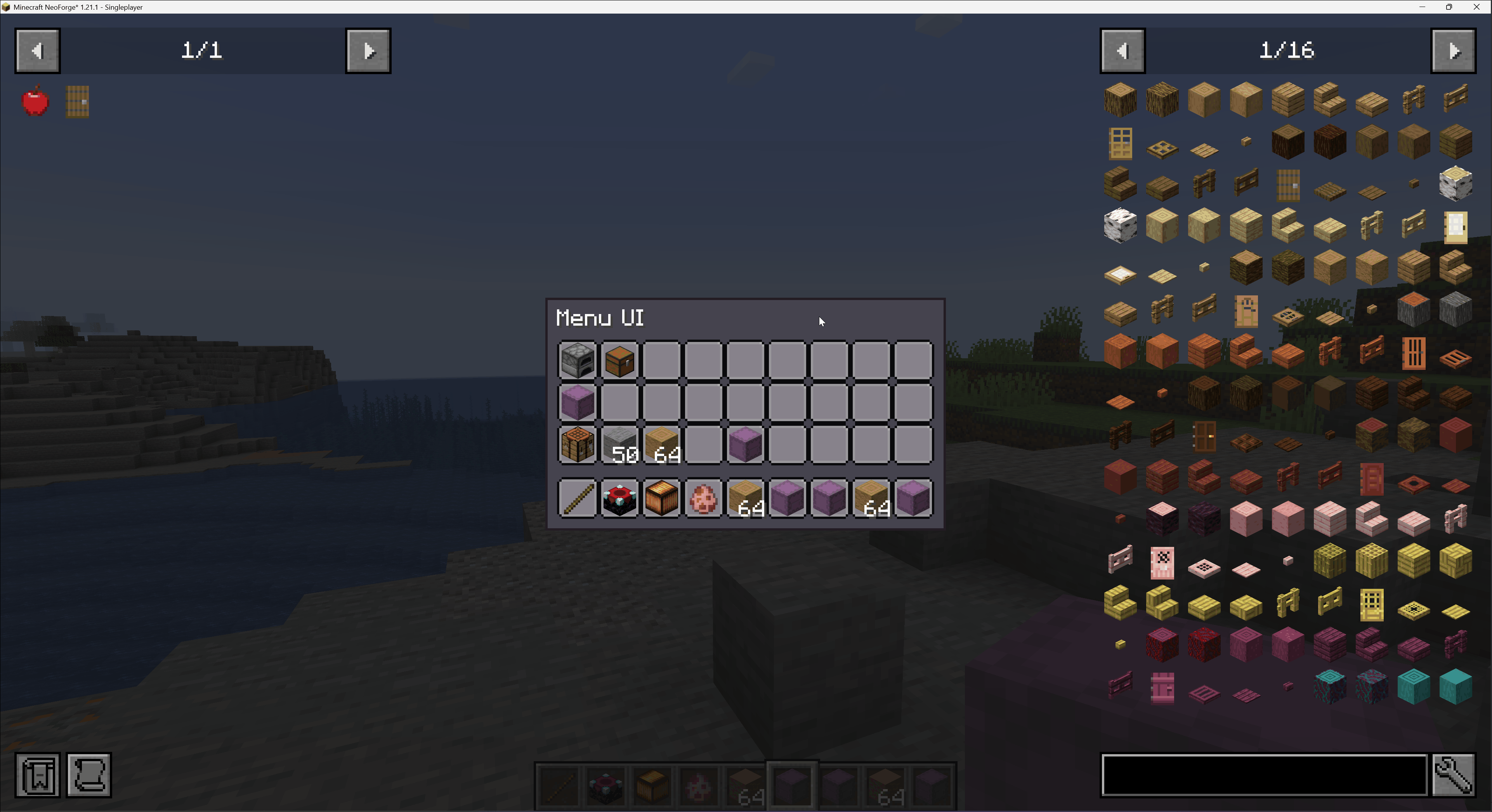
Task: Select the oak door beside the apple
Action: pos(78,102)
